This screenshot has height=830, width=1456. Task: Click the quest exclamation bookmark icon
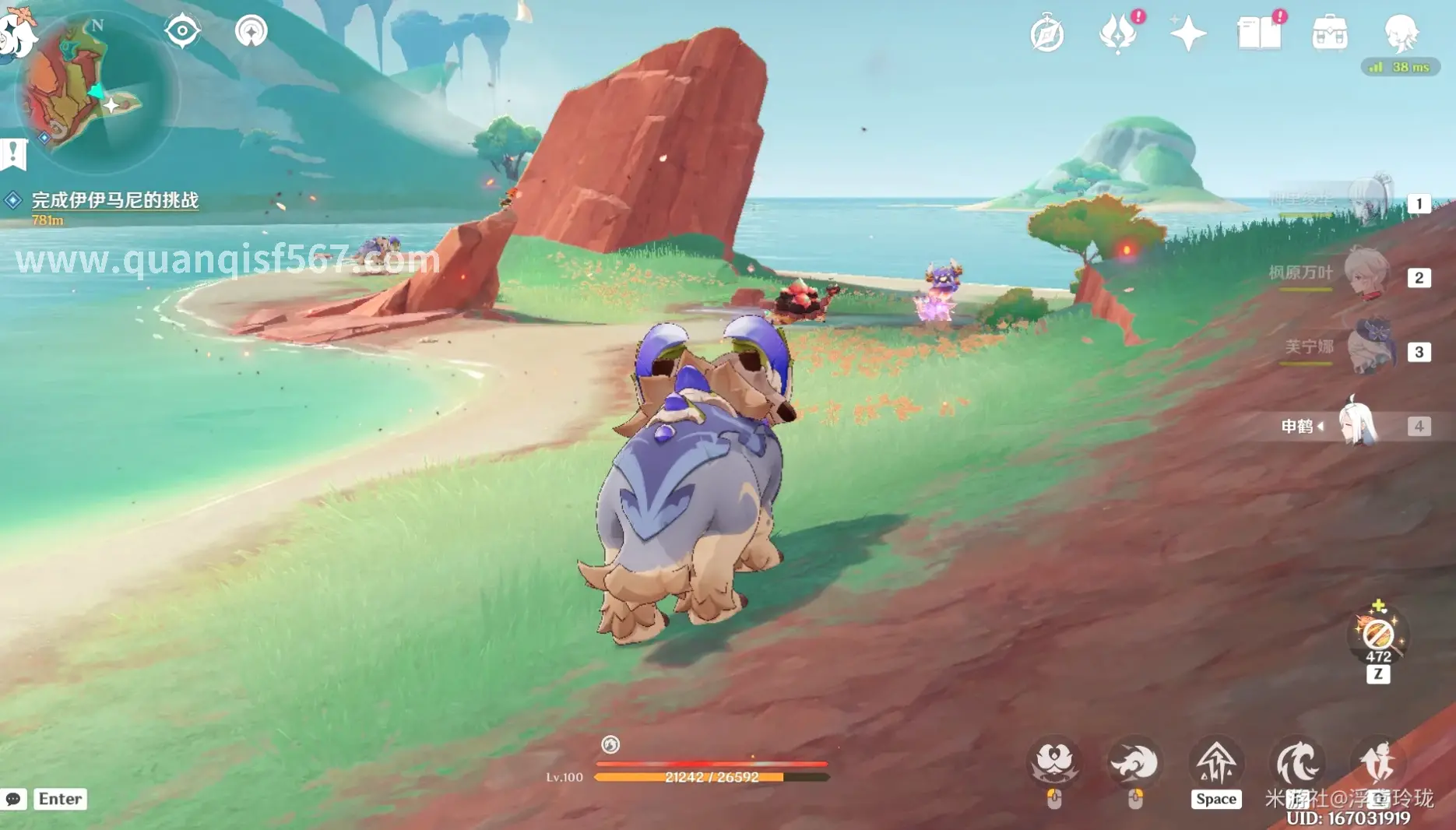tap(13, 153)
